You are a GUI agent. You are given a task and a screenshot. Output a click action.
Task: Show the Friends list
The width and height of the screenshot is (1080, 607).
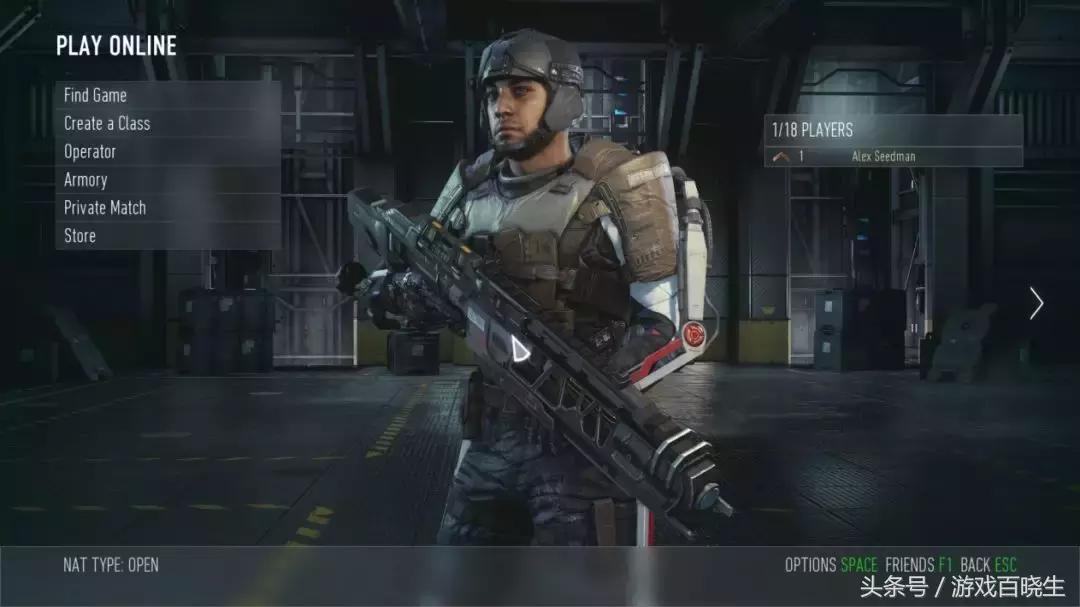coord(917,565)
